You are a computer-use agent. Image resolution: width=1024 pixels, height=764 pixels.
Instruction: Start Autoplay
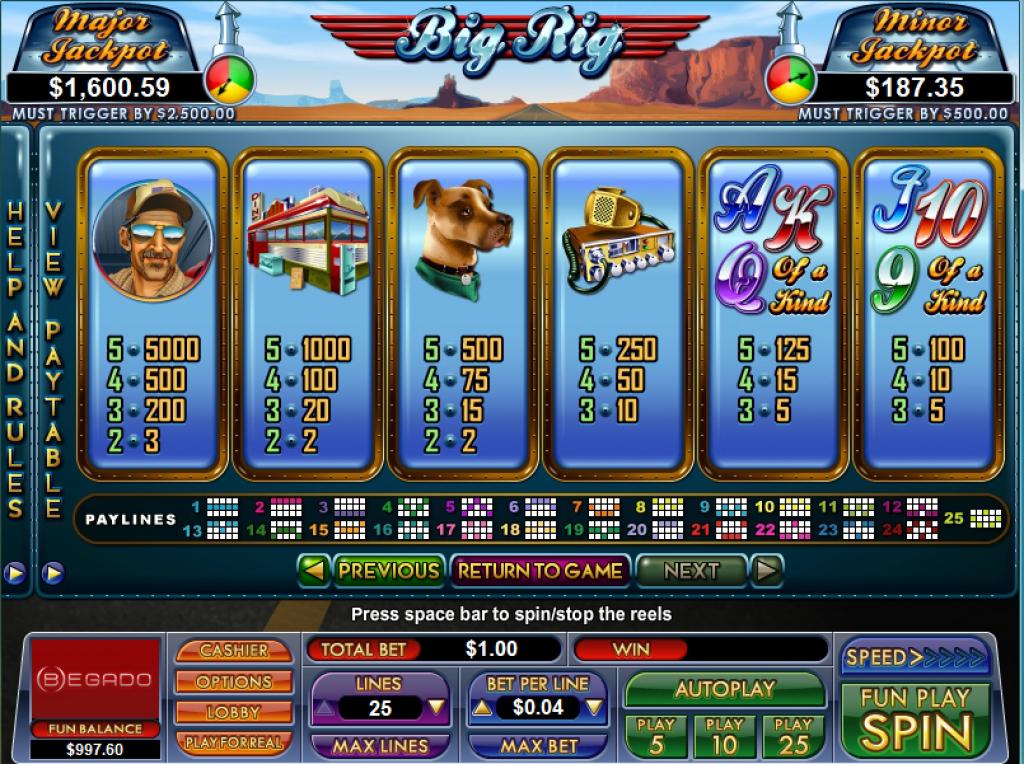point(724,689)
